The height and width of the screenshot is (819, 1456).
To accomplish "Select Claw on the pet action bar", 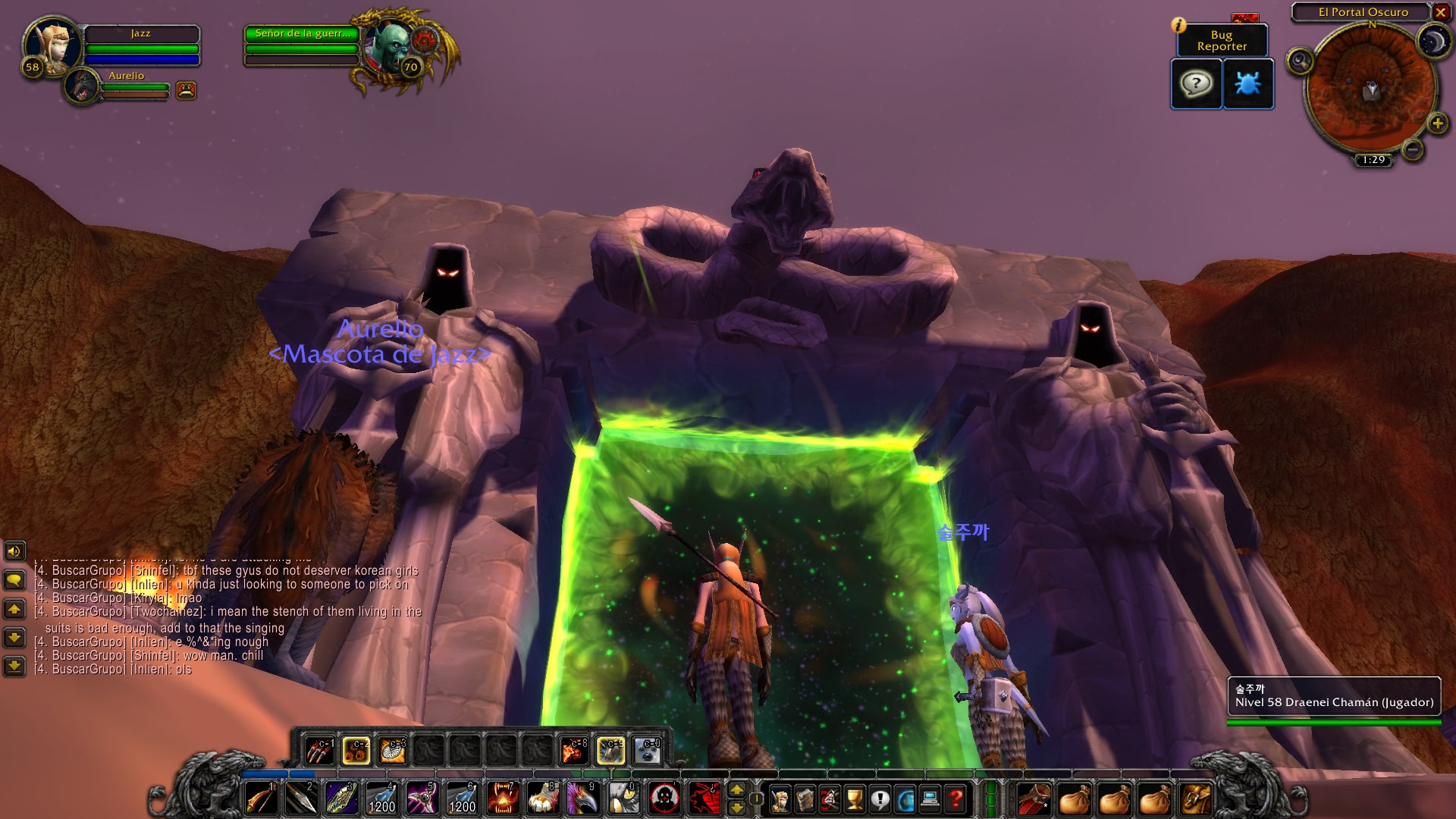I will (x=318, y=751).
